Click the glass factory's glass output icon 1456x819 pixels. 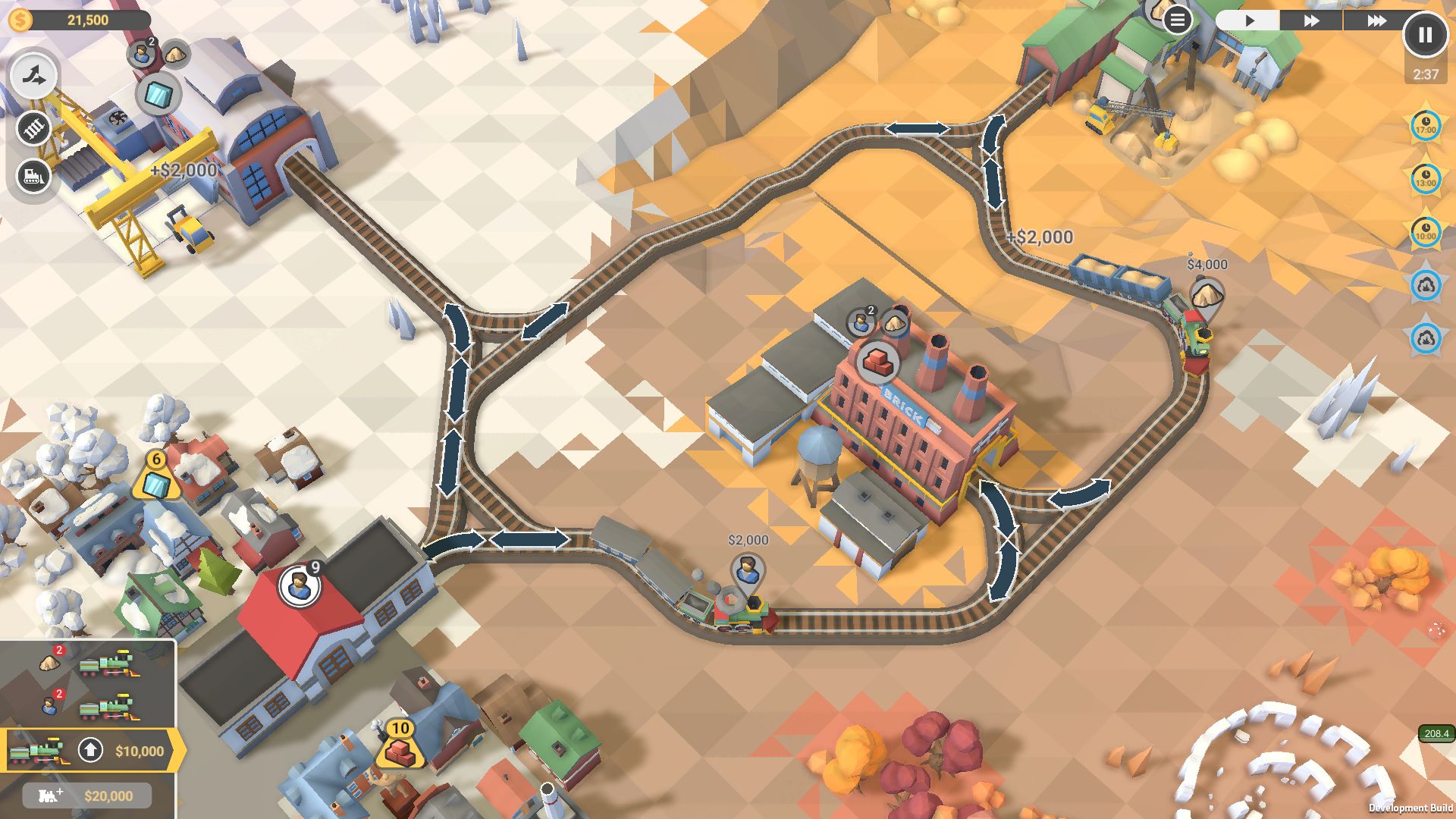[x=158, y=95]
